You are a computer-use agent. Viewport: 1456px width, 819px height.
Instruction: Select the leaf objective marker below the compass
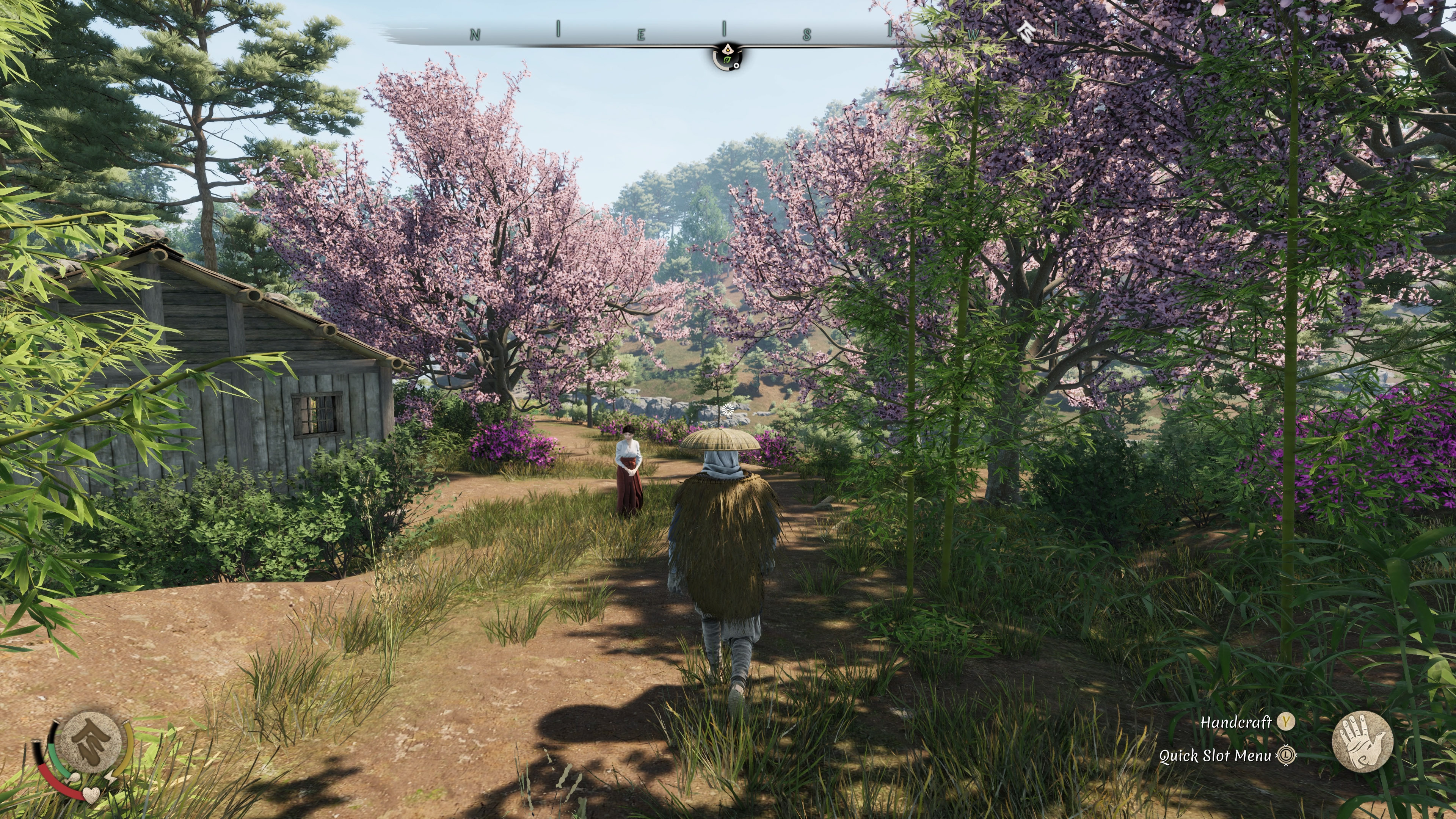pyautogui.click(x=728, y=58)
